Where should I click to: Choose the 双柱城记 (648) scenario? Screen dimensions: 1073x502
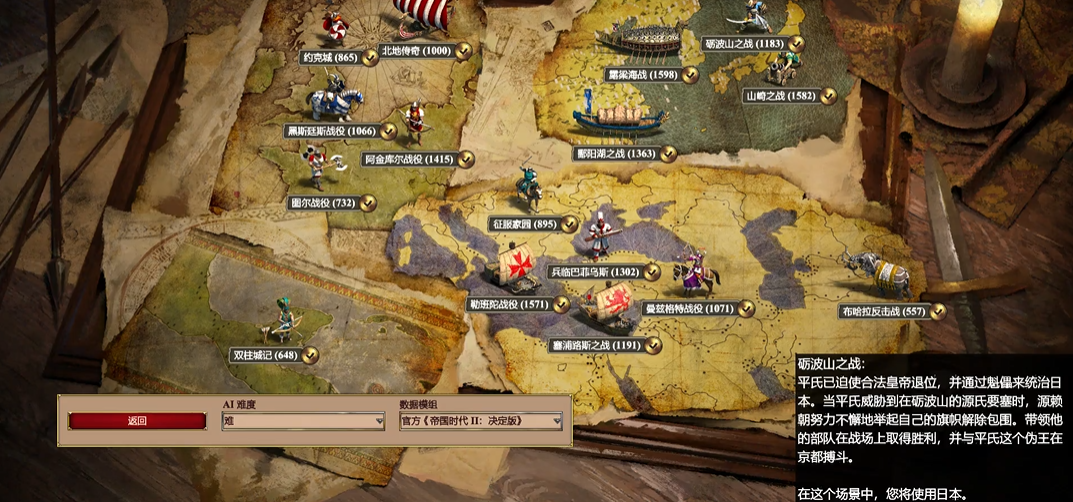point(265,355)
